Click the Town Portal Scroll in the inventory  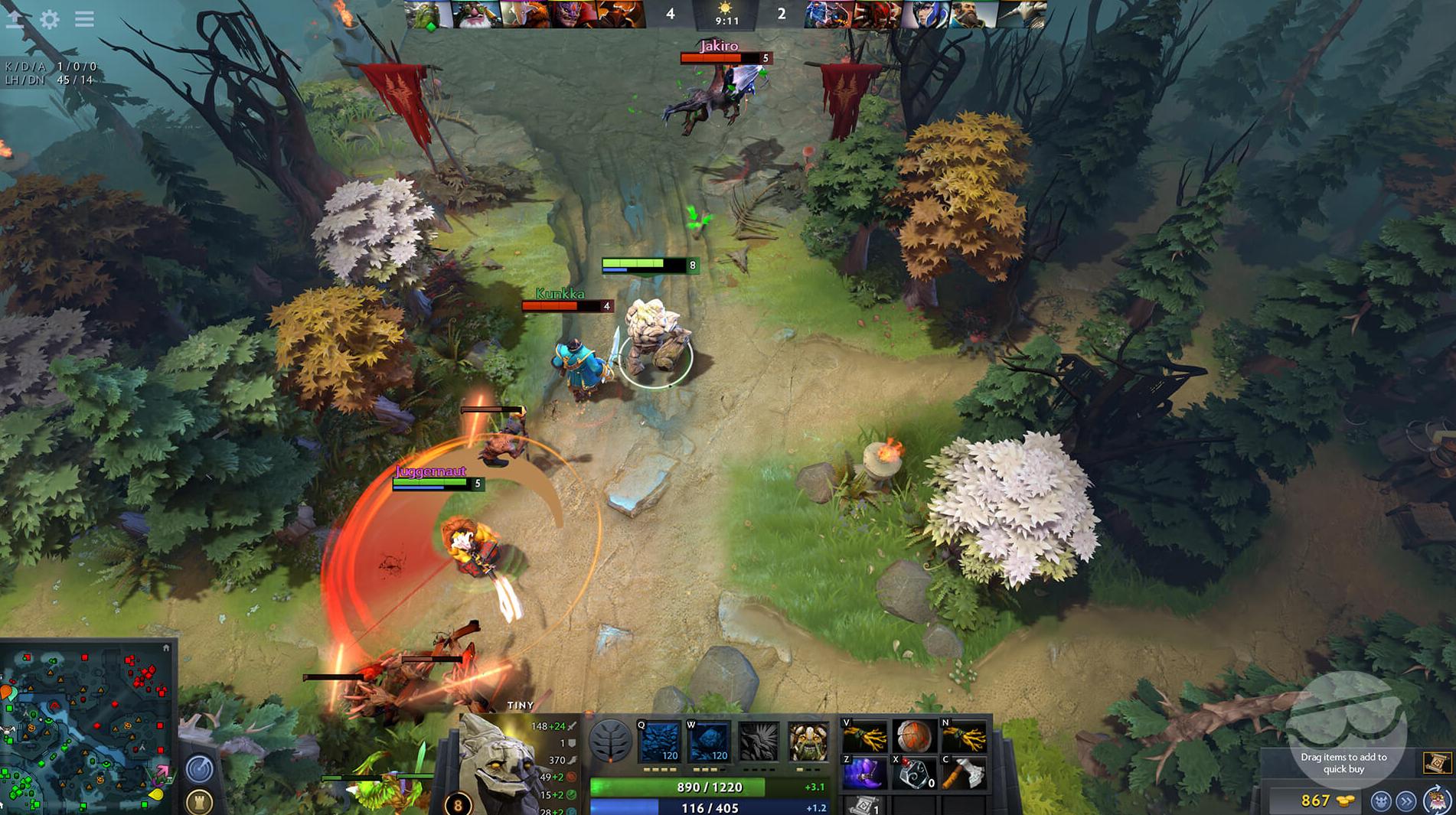pyautogui.click(x=865, y=807)
